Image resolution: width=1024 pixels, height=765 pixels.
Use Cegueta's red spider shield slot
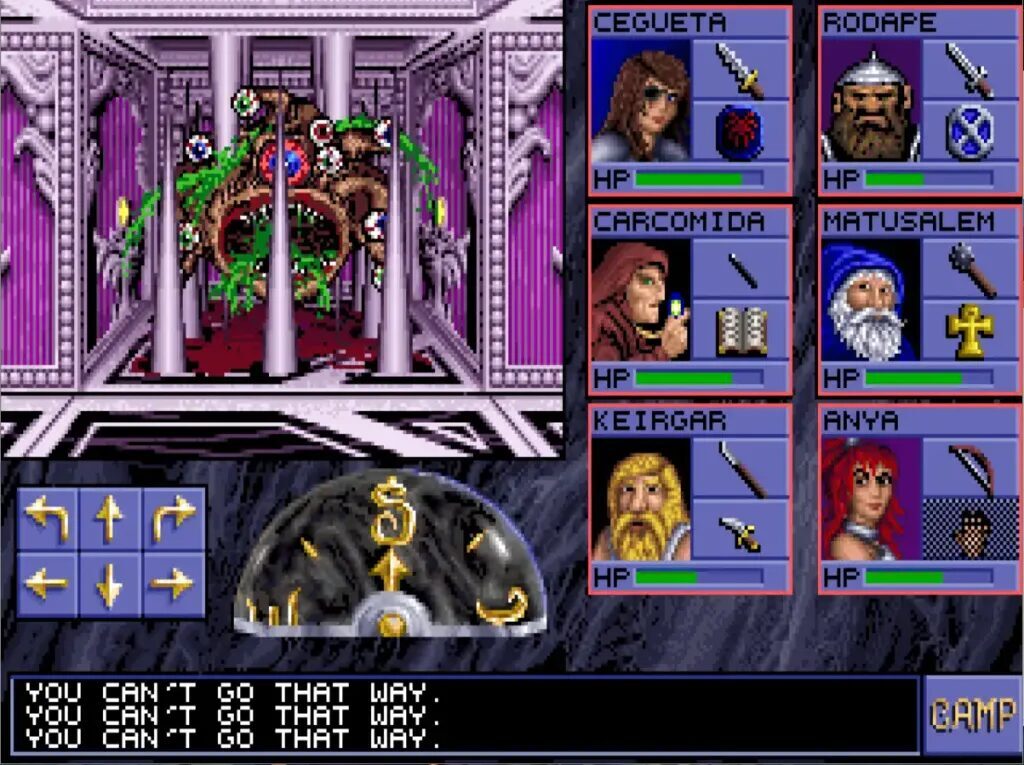click(x=740, y=133)
